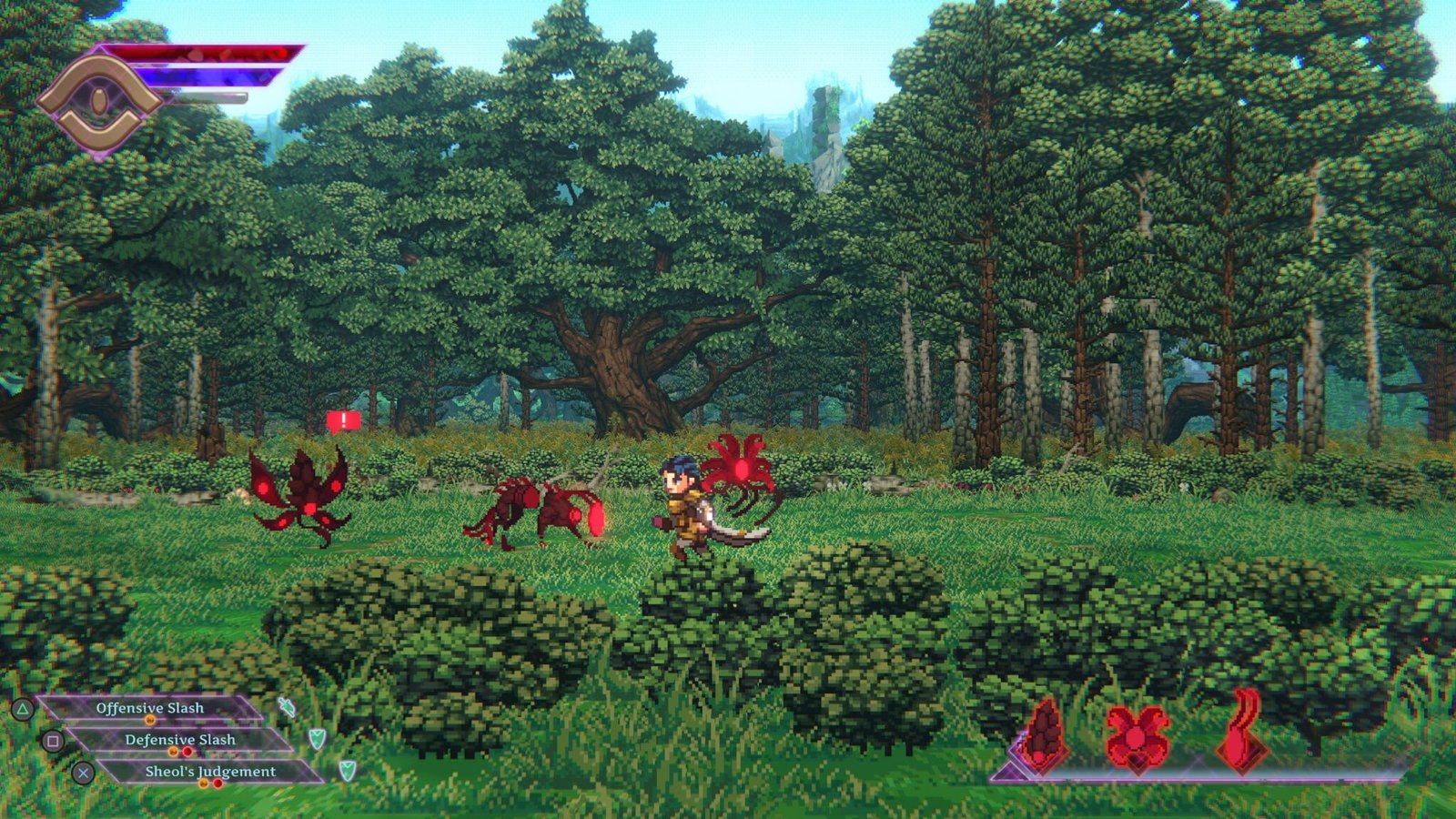Select the Offensive Slash skill
The image size is (1456, 819).
pyautogui.click(x=150, y=708)
